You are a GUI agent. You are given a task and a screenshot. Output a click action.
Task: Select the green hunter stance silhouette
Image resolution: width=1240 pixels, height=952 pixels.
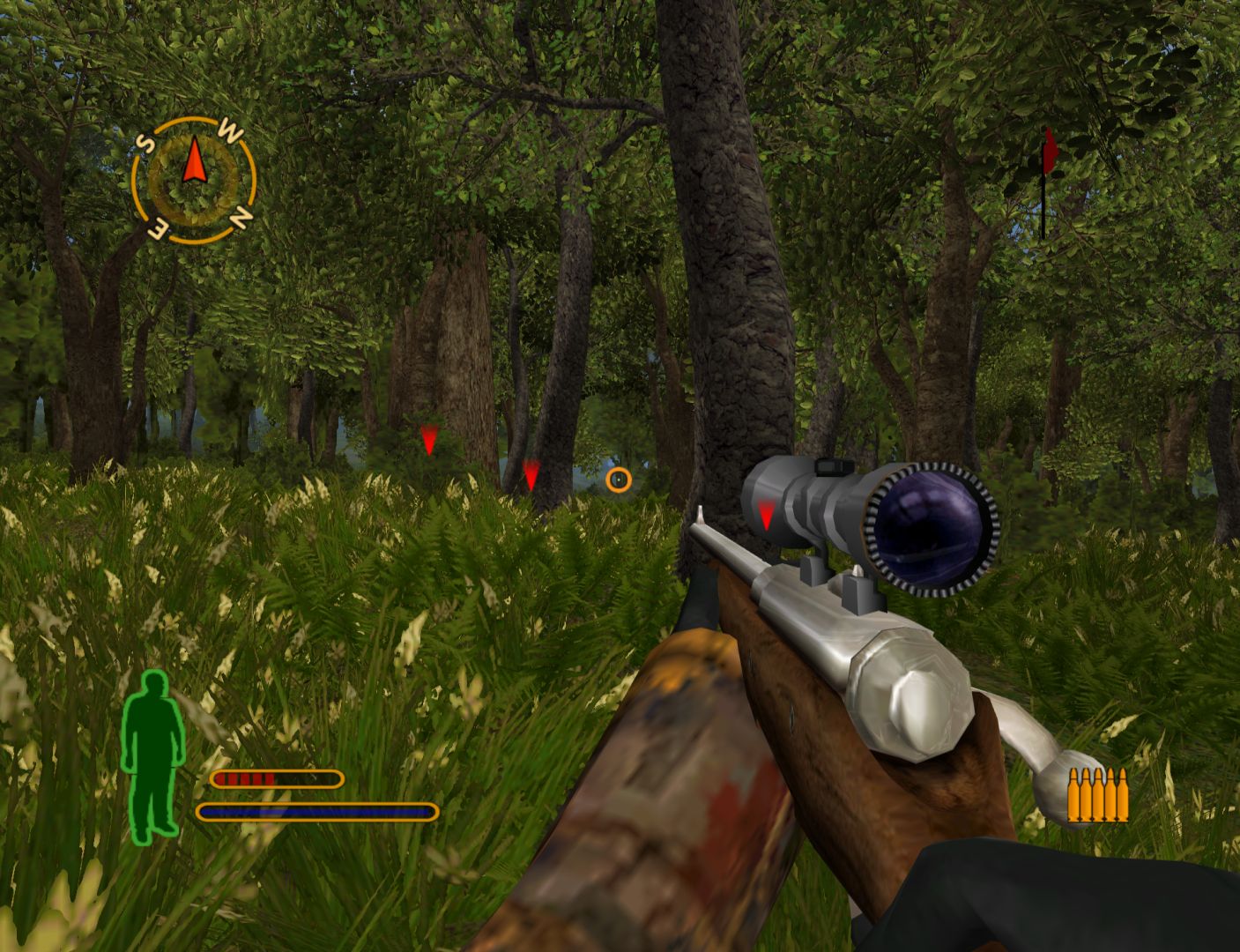click(x=154, y=755)
